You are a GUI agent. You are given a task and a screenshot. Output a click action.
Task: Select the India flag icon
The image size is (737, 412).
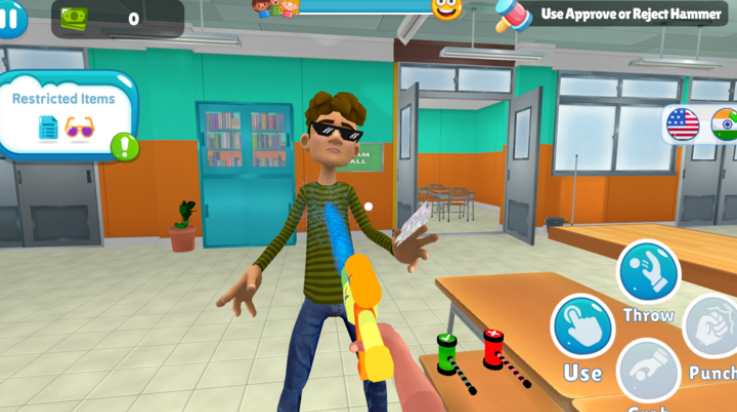pos(725,124)
